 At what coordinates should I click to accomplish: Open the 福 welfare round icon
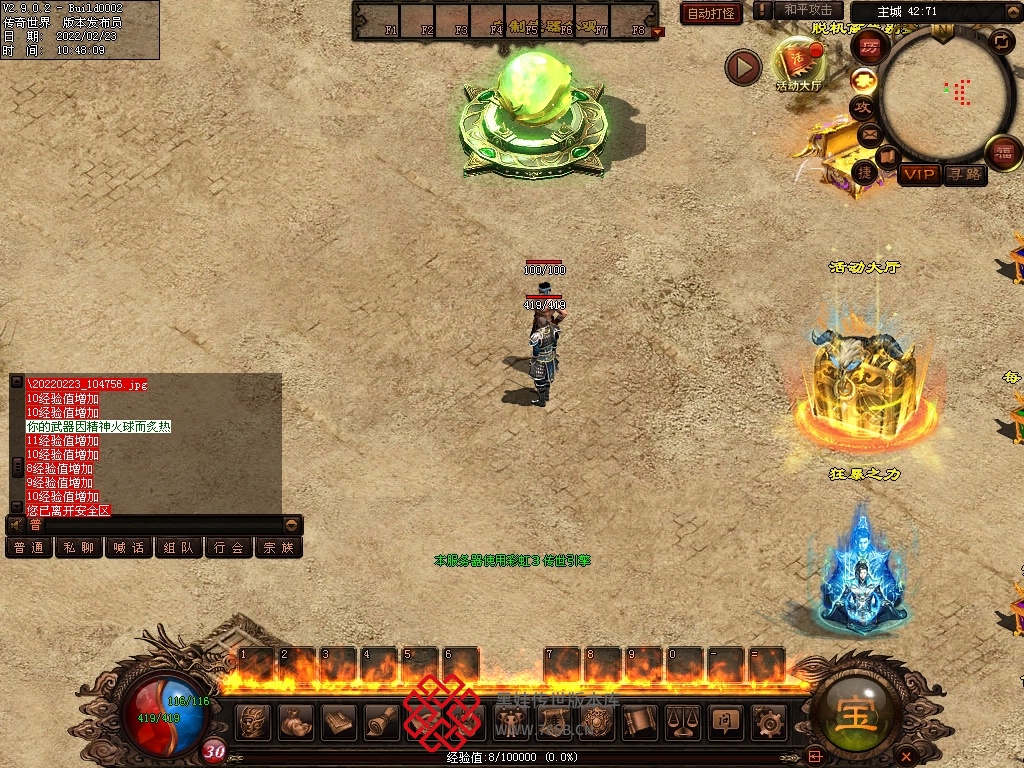[1003, 153]
